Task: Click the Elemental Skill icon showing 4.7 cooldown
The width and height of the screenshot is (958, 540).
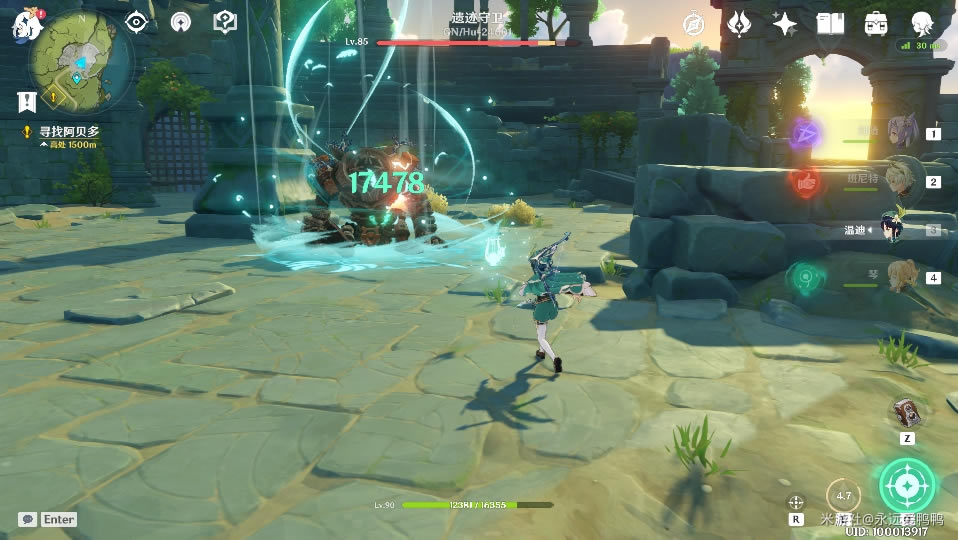Action: coord(844,495)
